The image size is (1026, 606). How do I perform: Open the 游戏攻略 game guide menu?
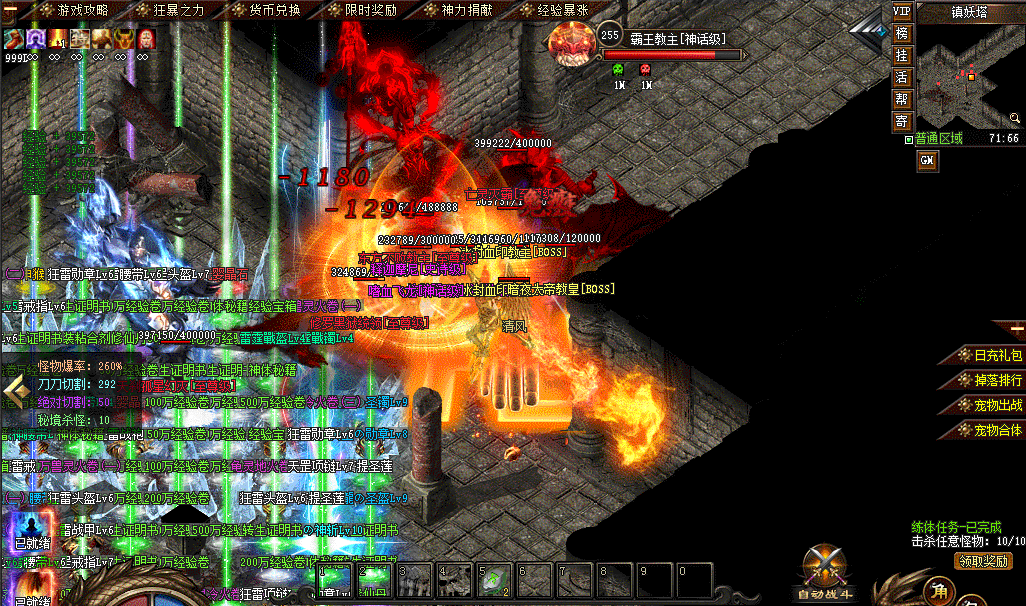tap(82, 10)
